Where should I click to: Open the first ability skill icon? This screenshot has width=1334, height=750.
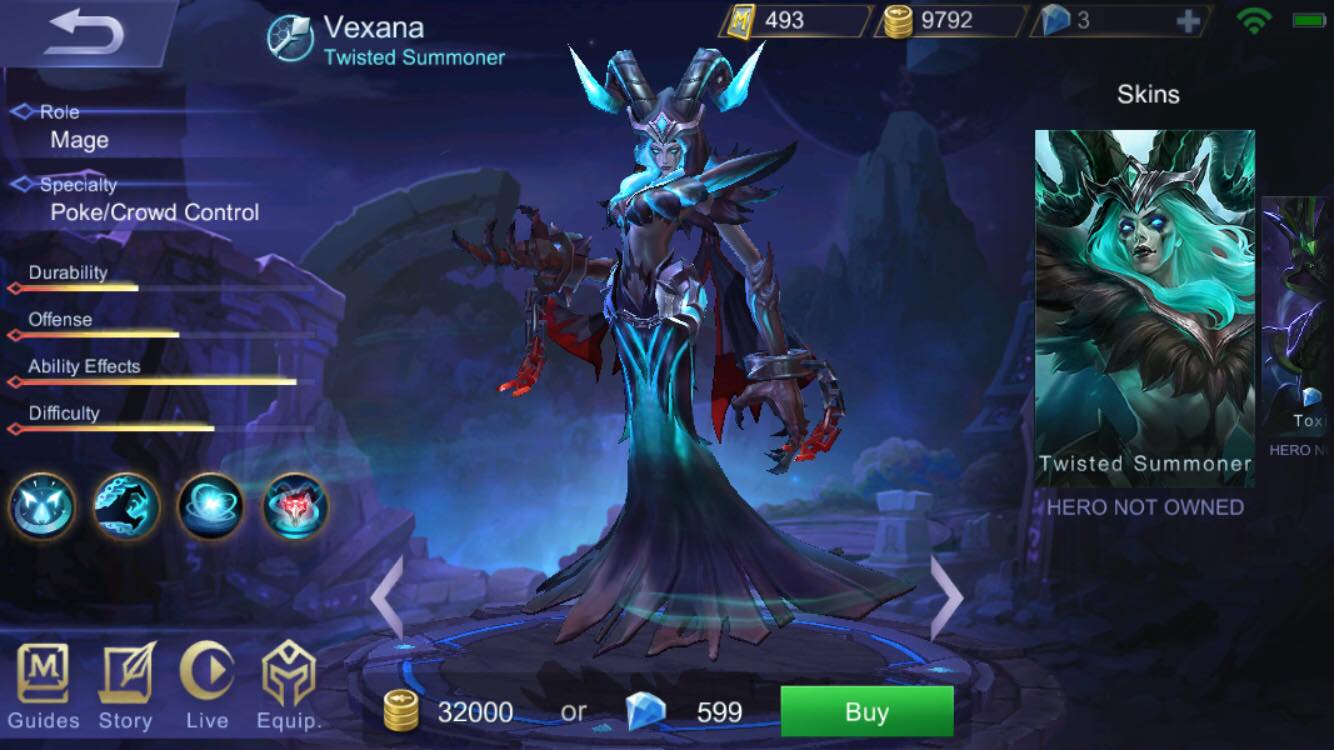tap(41, 507)
